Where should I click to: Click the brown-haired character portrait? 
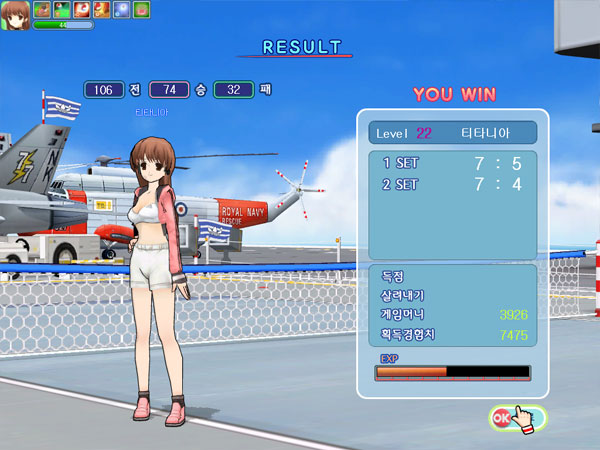[15, 14]
